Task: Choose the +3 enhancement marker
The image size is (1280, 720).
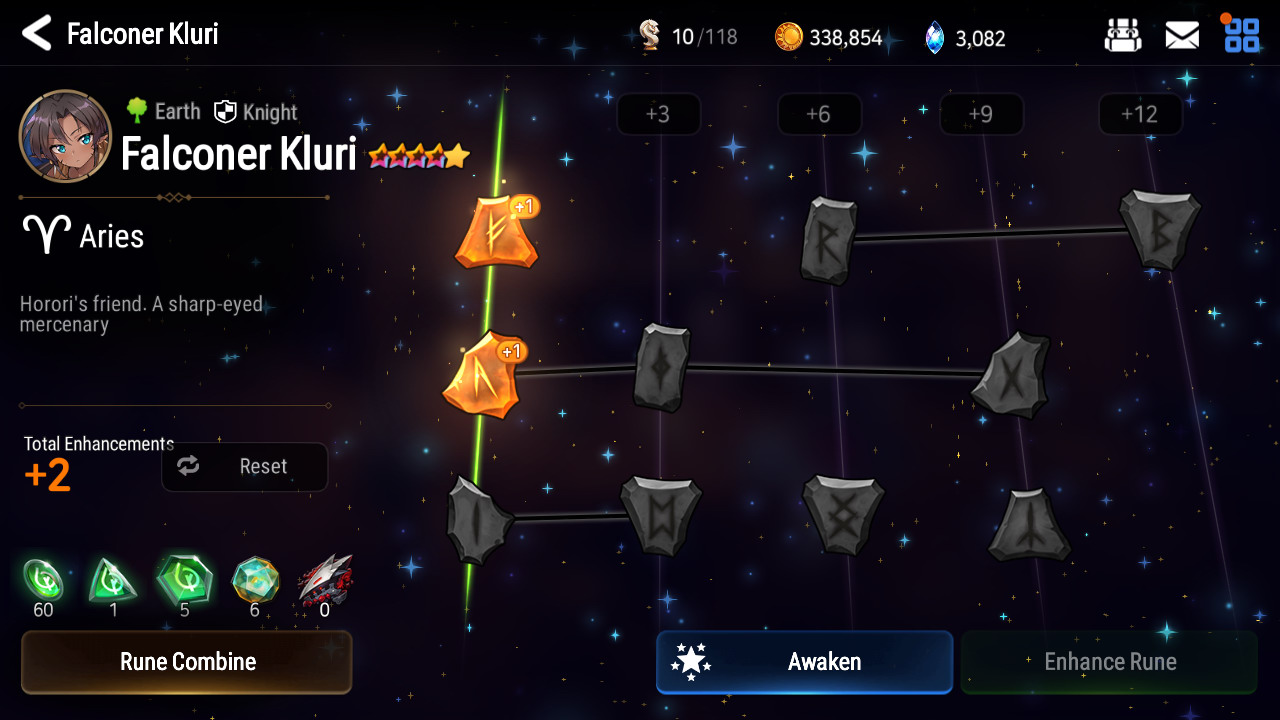Action: coord(658,115)
